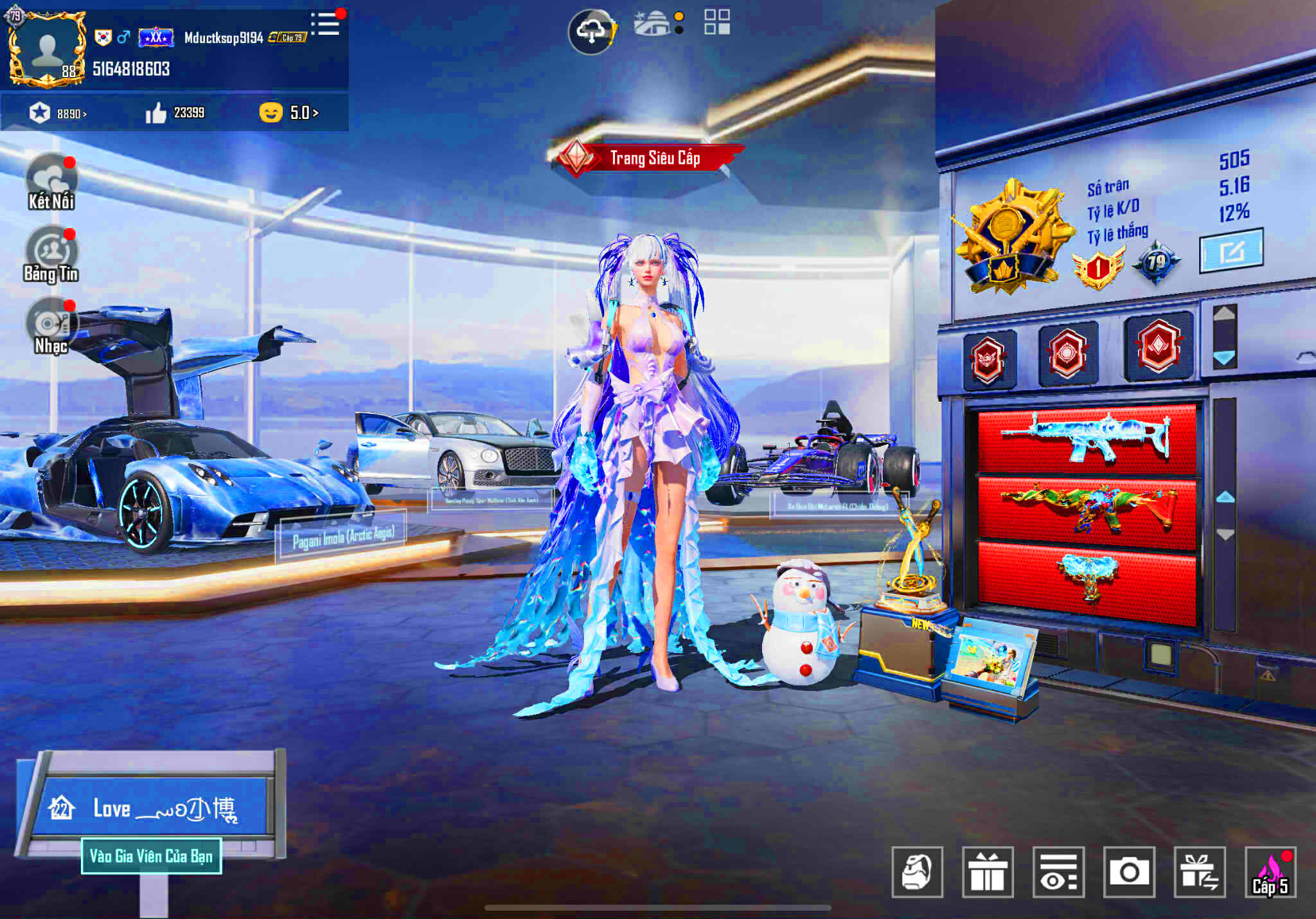Click the stats edit pencil button
Image resolution: width=1316 pixels, height=919 pixels.
(x=1230, y=254)
